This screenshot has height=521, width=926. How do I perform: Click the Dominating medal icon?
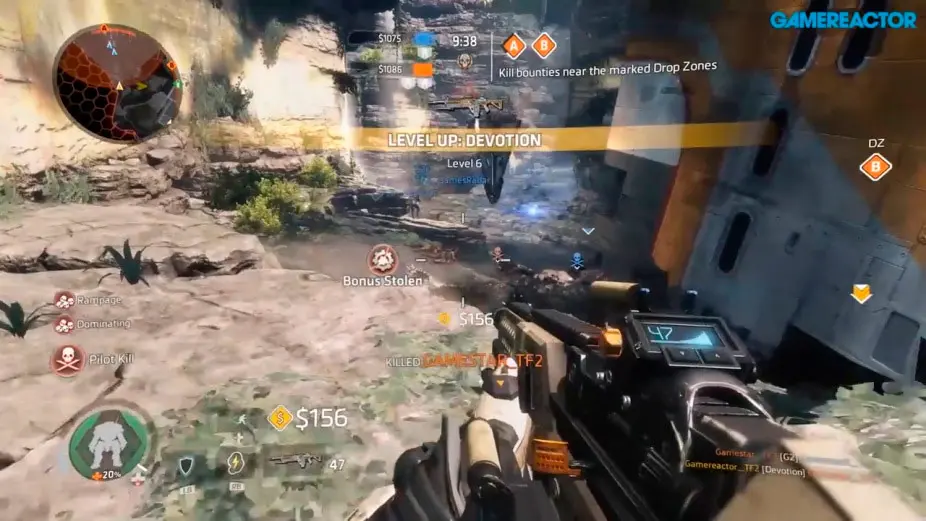point(64,324)
